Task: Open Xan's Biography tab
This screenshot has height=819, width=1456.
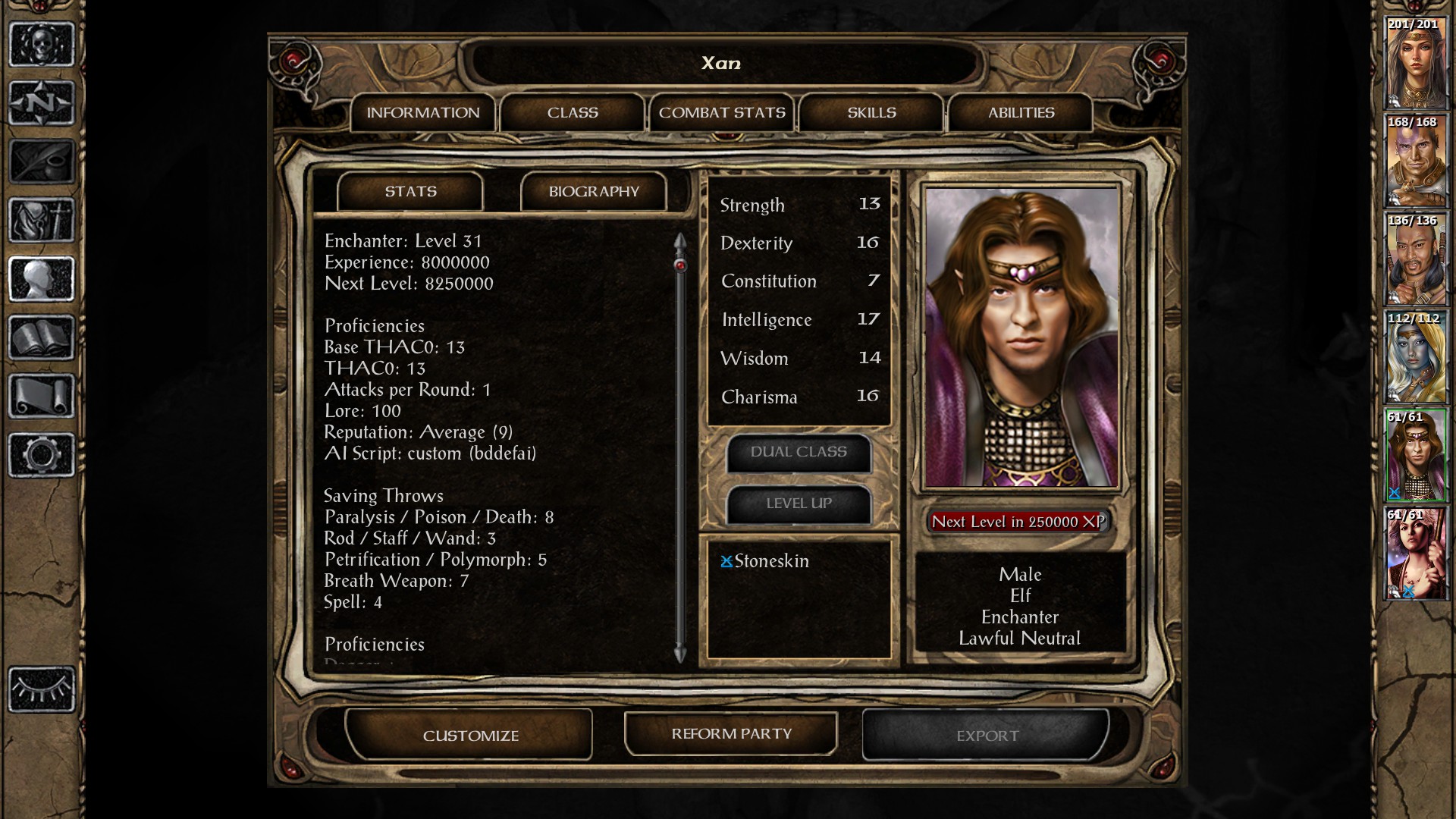Action: (x=594, y=191)
